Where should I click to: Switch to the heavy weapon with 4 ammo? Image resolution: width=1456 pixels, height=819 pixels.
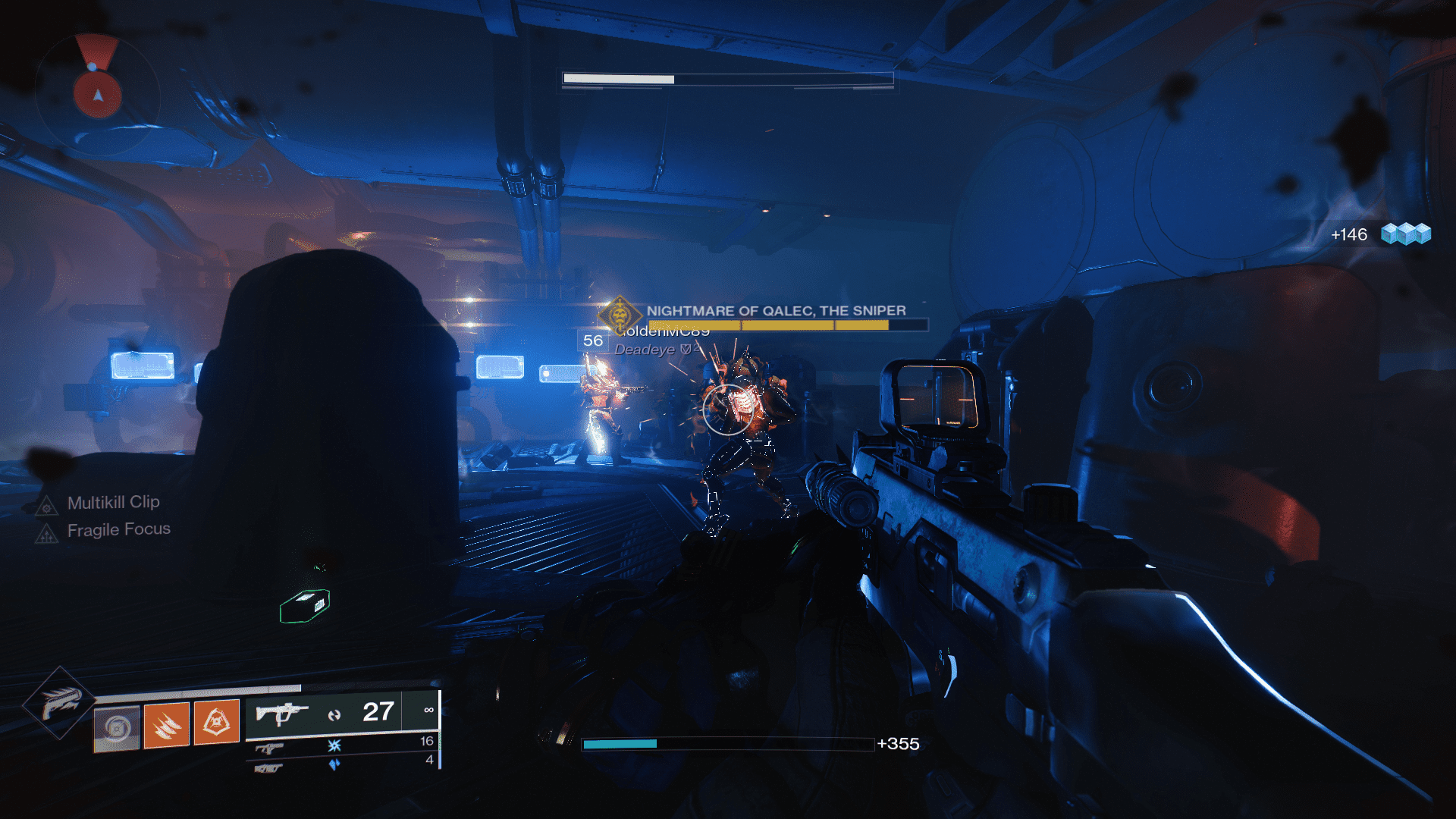click(x=343, y=764)
